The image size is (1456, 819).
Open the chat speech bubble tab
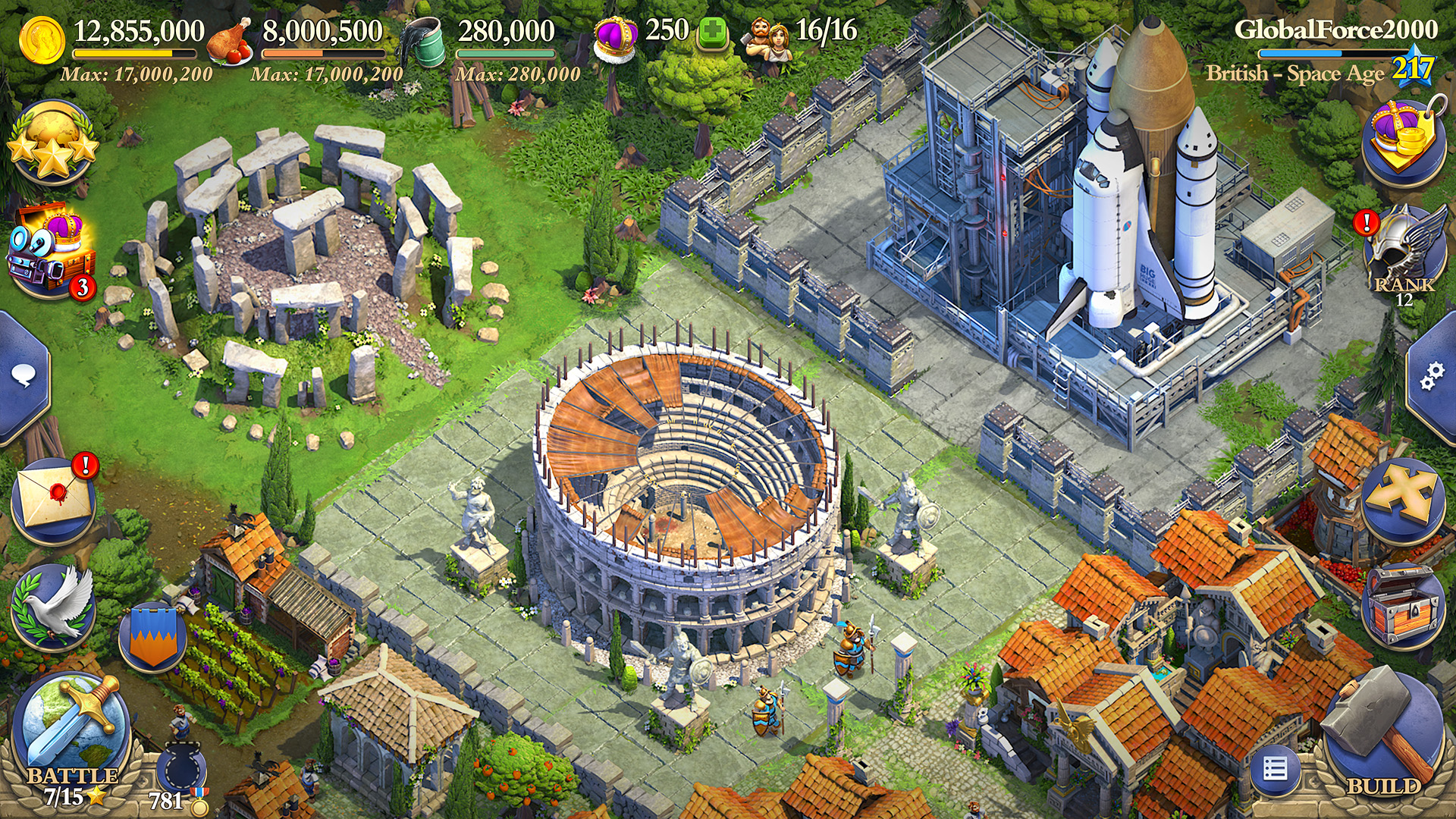(23, 376)
